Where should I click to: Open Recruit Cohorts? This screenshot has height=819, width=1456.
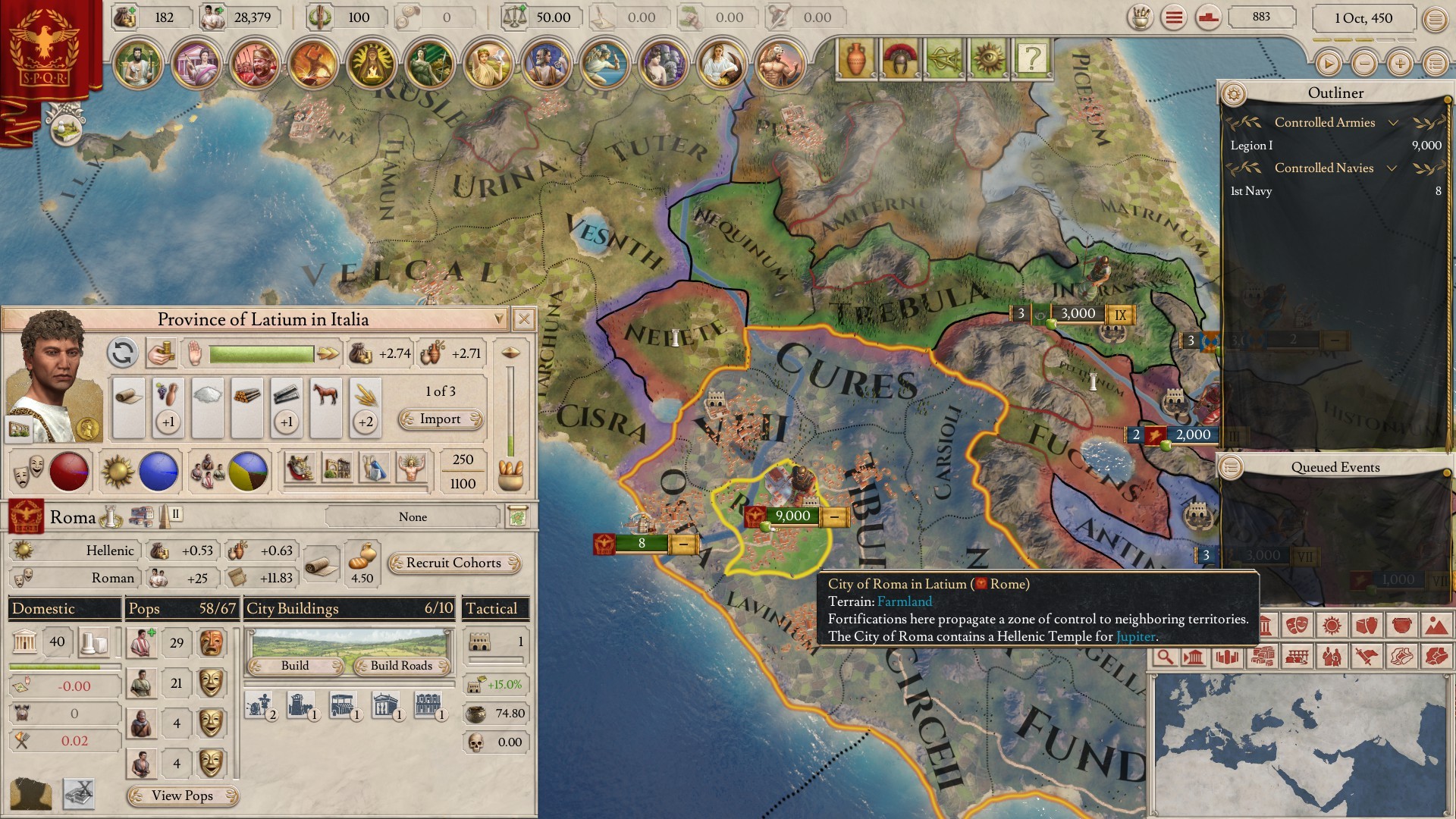point(453,563)
